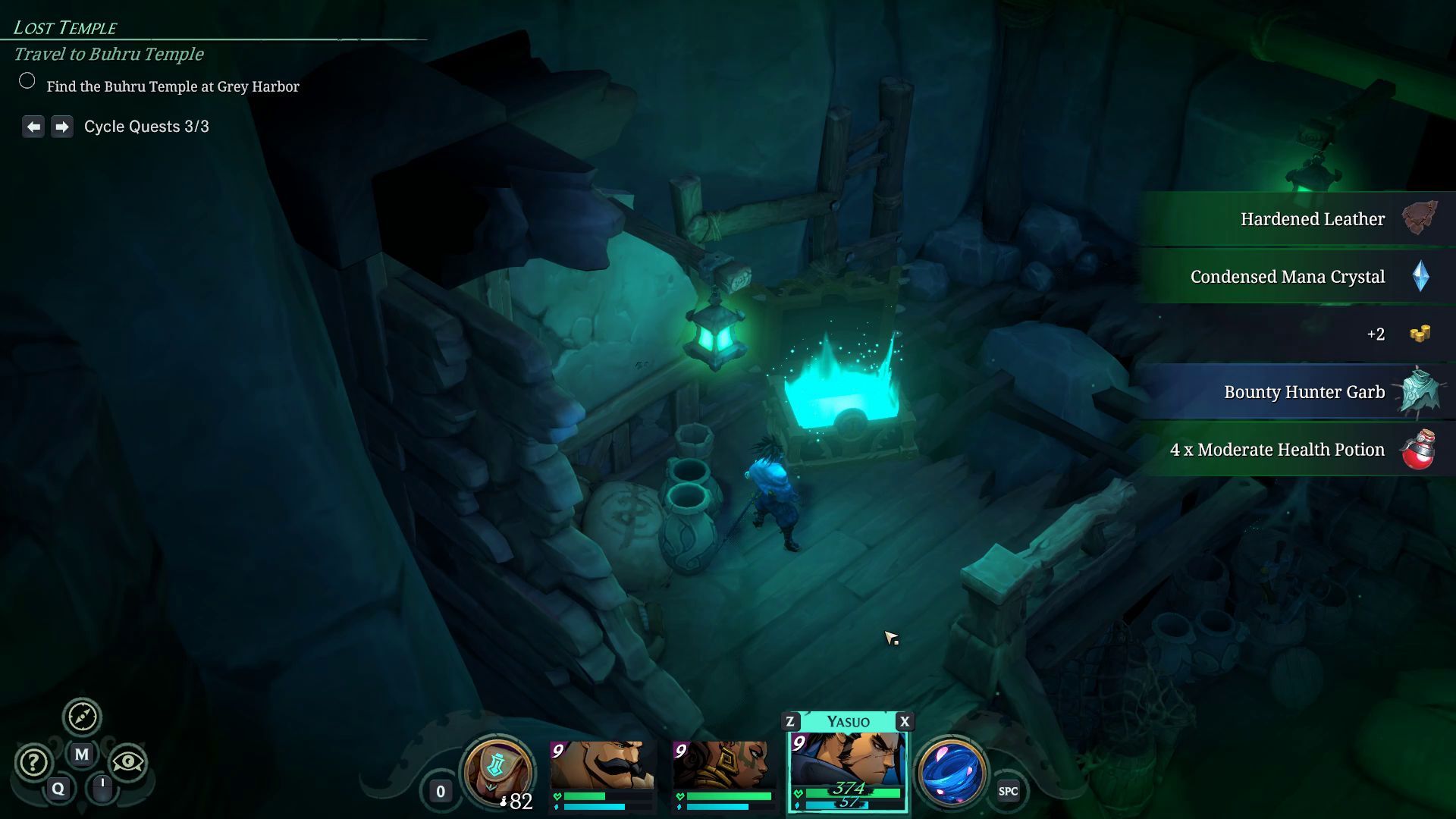The width and height of the screenshot is (1456, 819).
Task: Select the X tab to switch character right
Action: pos(903,722)
